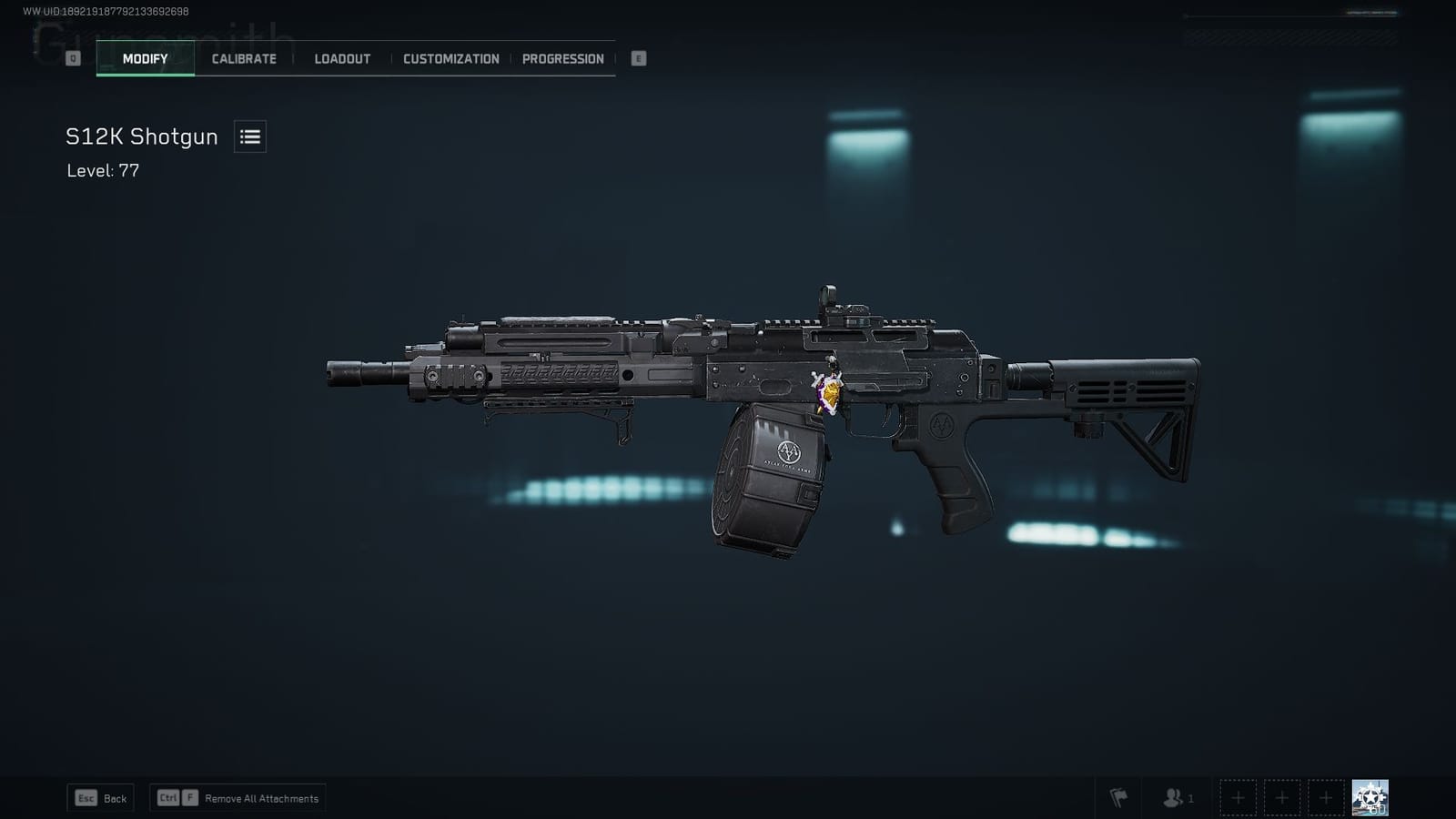Select the player emblem showing level 60

(x=1370, y=795)
